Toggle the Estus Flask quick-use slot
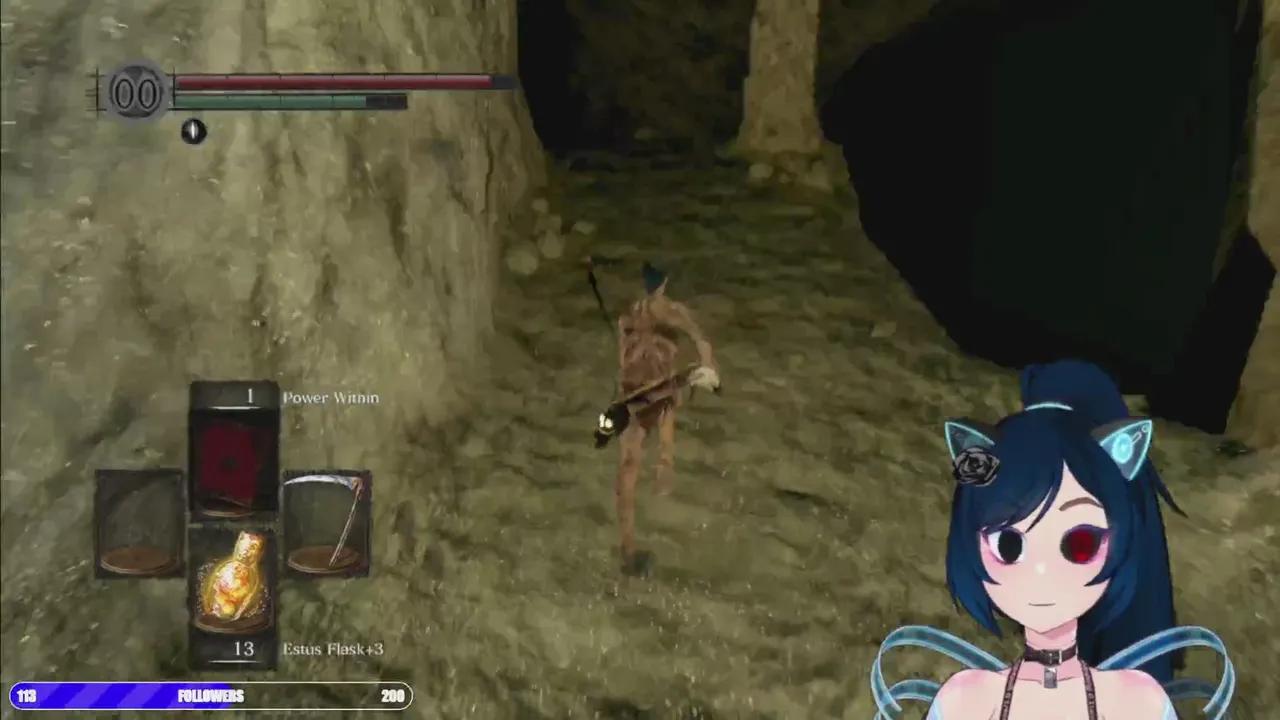 (232, 580)
